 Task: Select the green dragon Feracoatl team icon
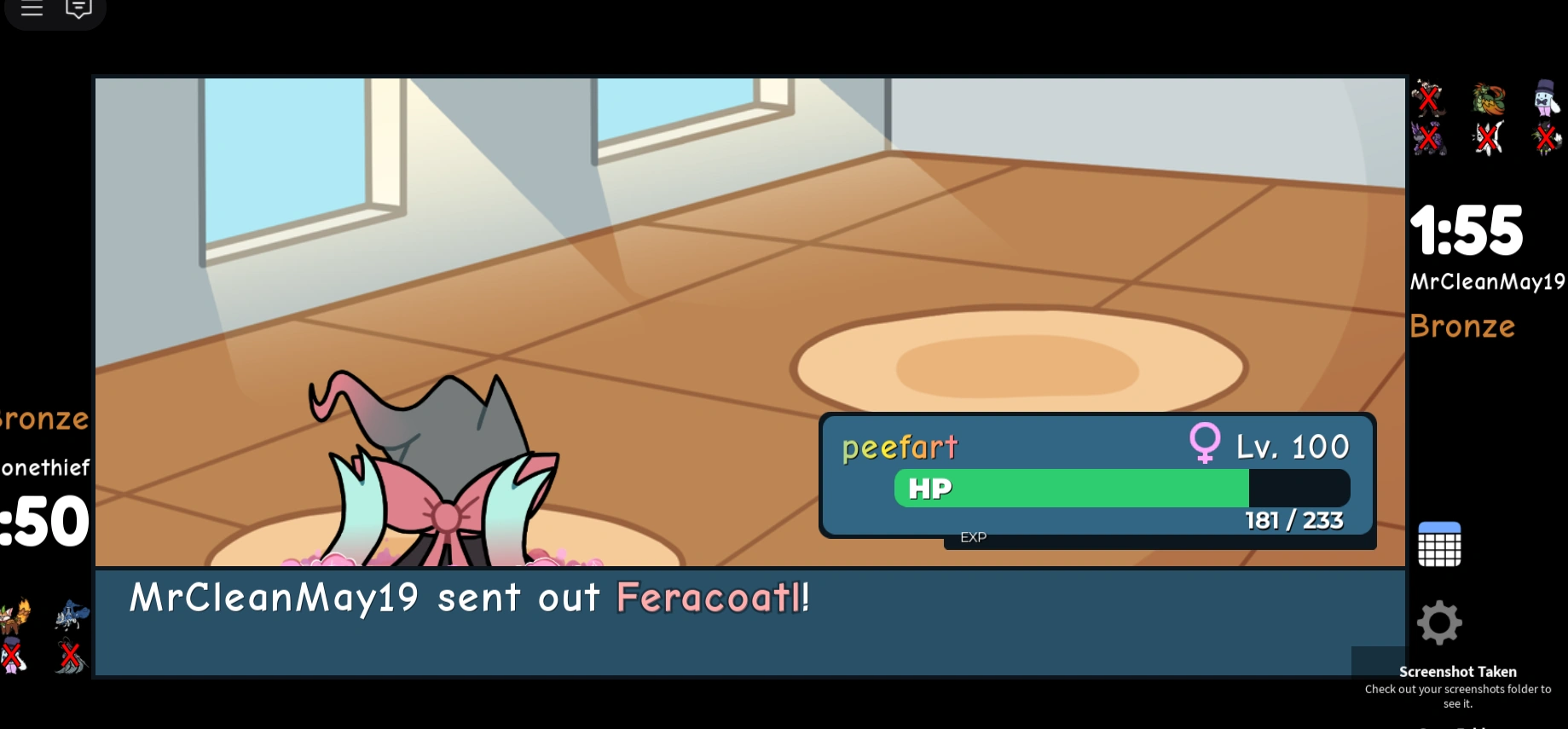1489,100
